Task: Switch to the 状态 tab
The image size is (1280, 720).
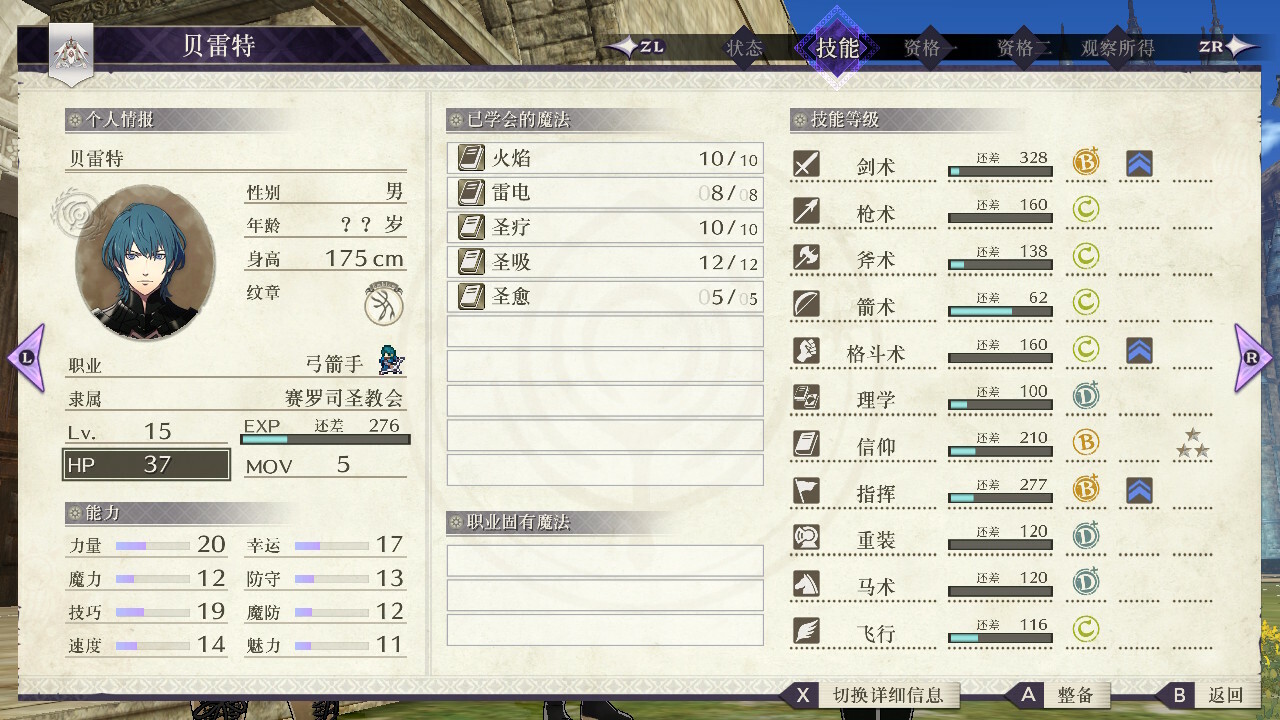Action: (744, 48)
